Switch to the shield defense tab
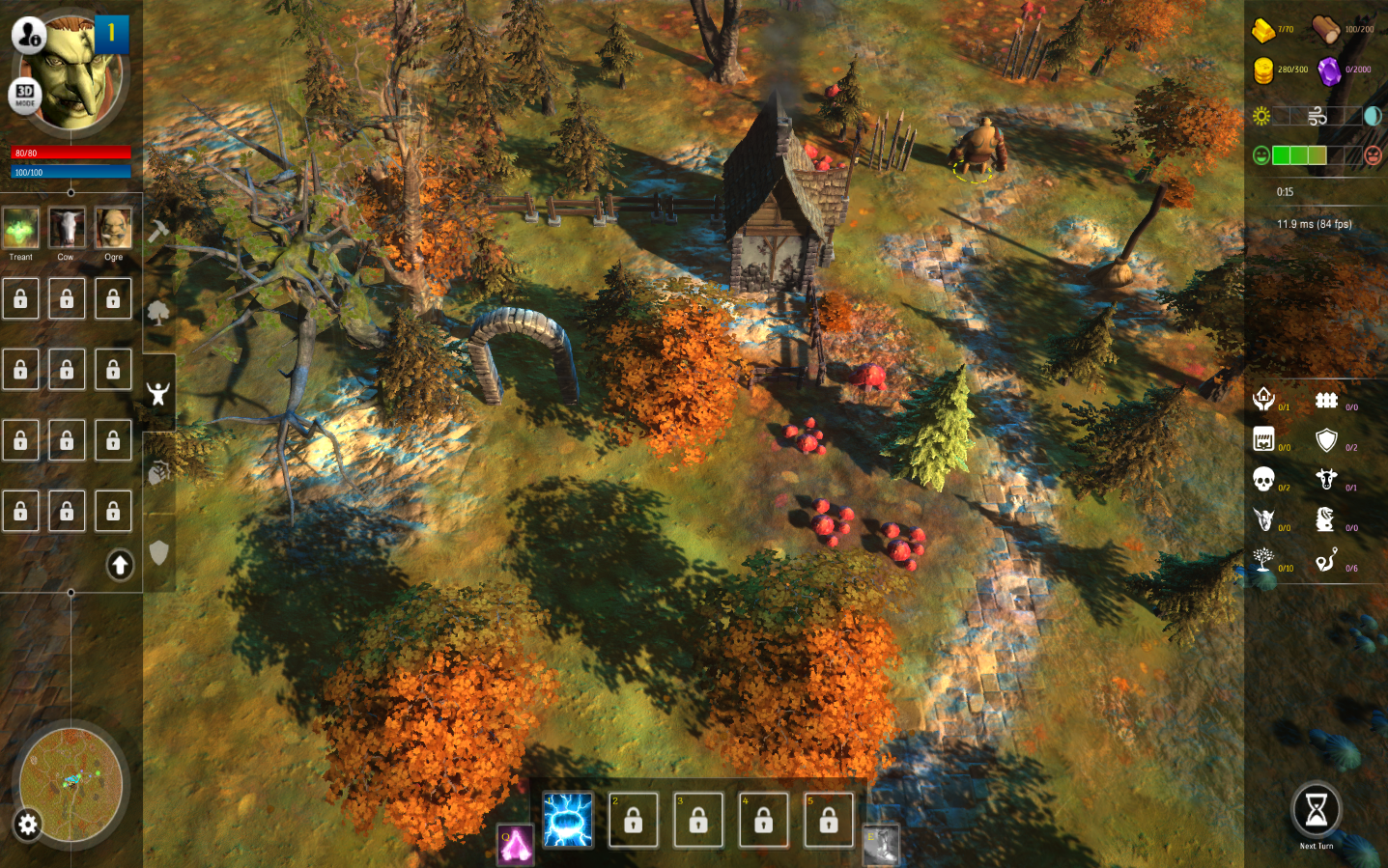Viewport: 1388px width, 868px height. click(159, 552)
